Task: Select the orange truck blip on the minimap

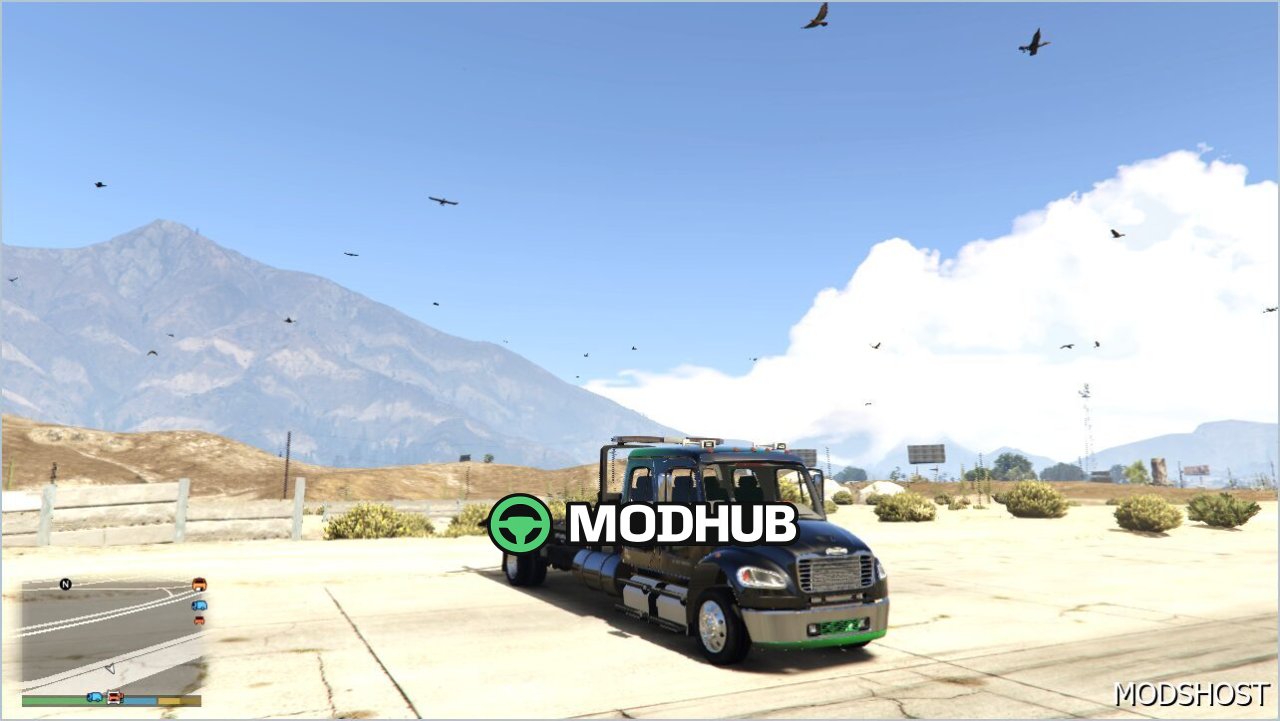Action: tap(200, 585)
